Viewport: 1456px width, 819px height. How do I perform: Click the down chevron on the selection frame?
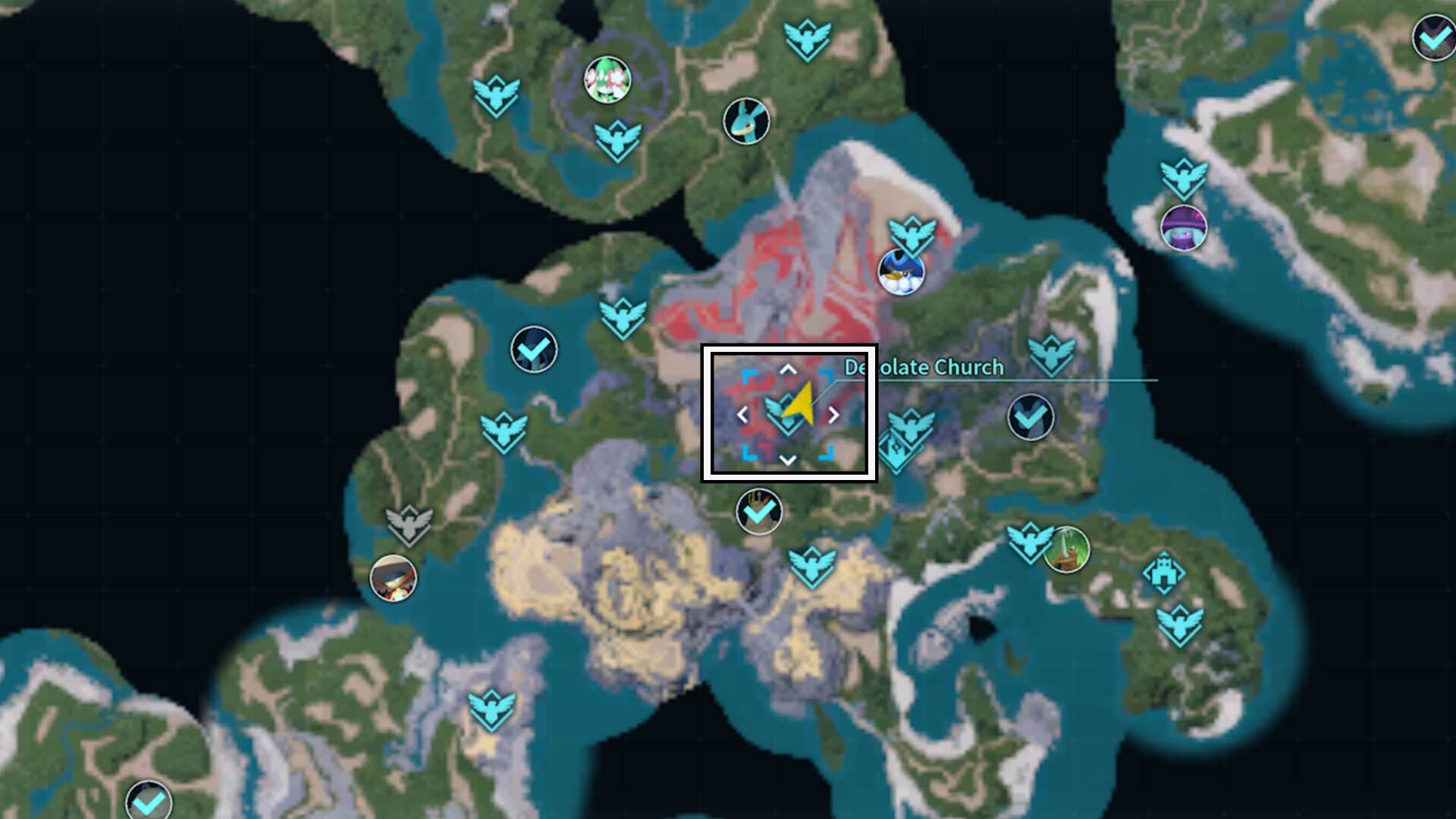(x=789, y=459)
